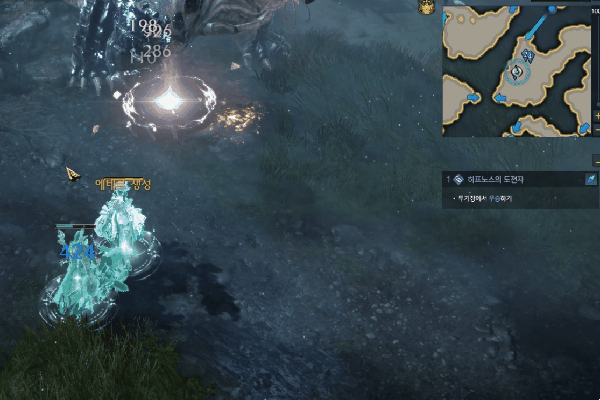Click the minimap zoom-out minus button
This screenshot has height=400, width=600.
point(596,129)
